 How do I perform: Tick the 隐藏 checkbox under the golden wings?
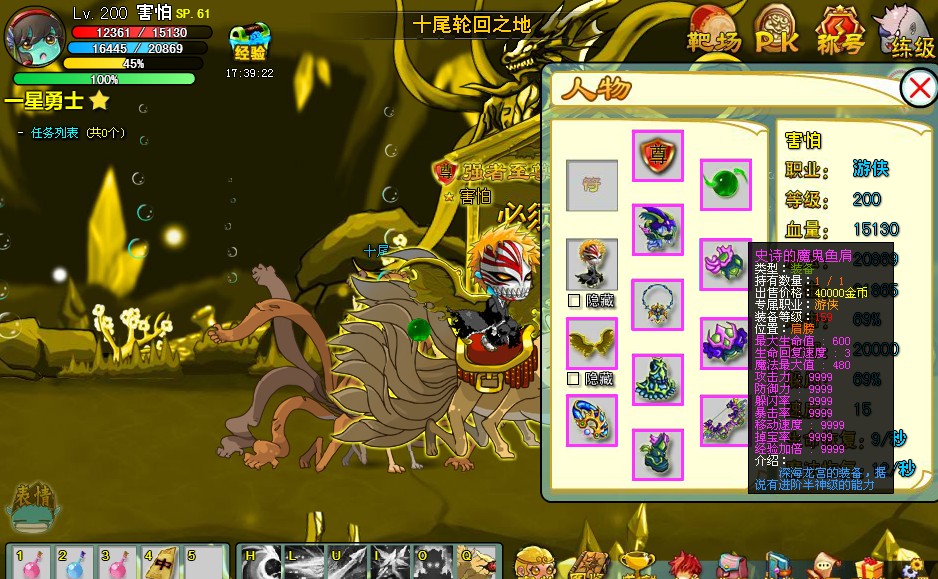click(x=573, y=379)
